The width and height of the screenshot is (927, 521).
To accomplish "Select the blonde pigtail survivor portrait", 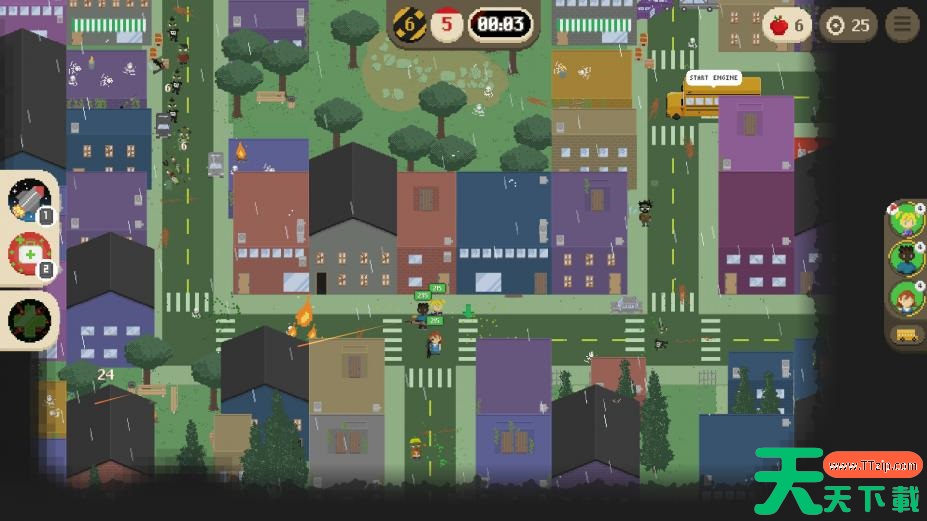I will pyautogui.click(x=906, y=219).
